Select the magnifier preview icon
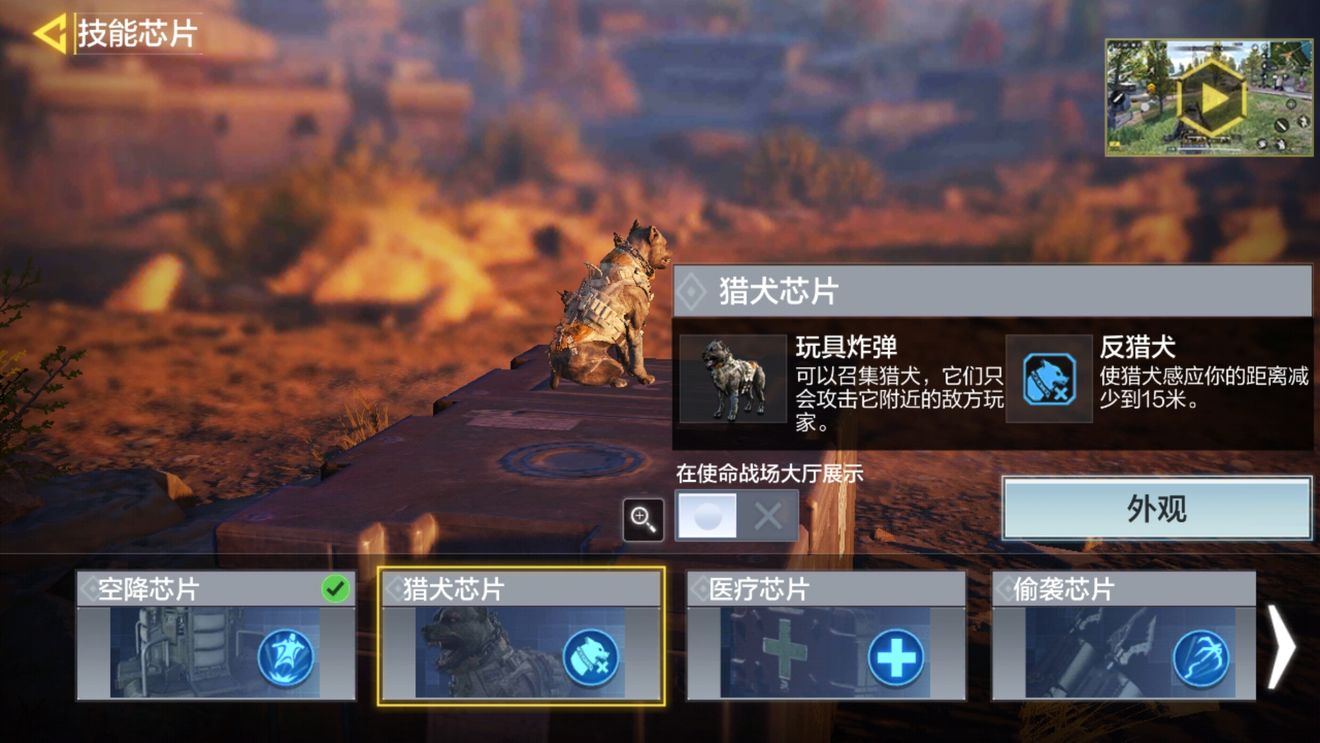1320x743 pixels. (x=643, y=519)
